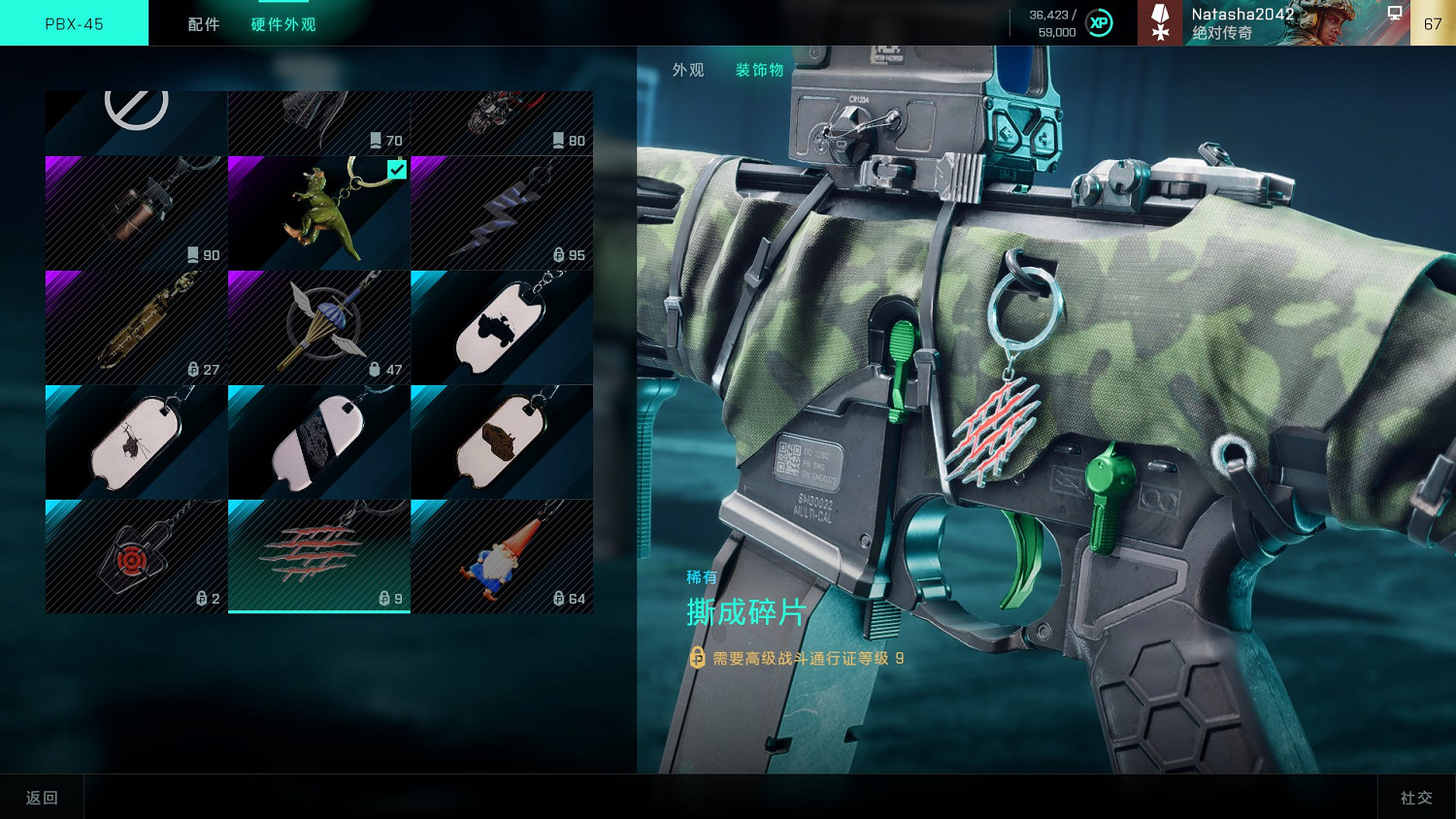Select the red target charm
The width and height of the screenshot is (1456, 819).
136,556
